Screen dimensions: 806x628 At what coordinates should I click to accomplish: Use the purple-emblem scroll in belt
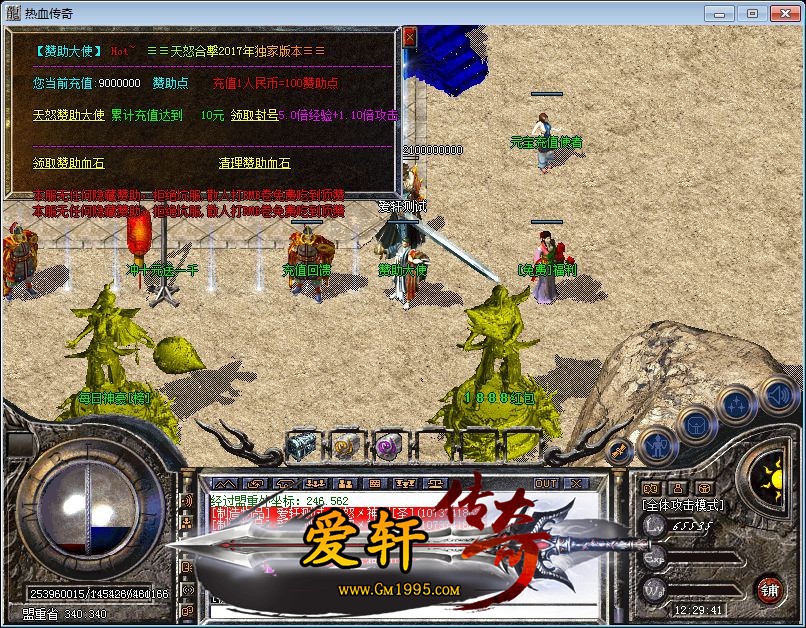[386, 446]
